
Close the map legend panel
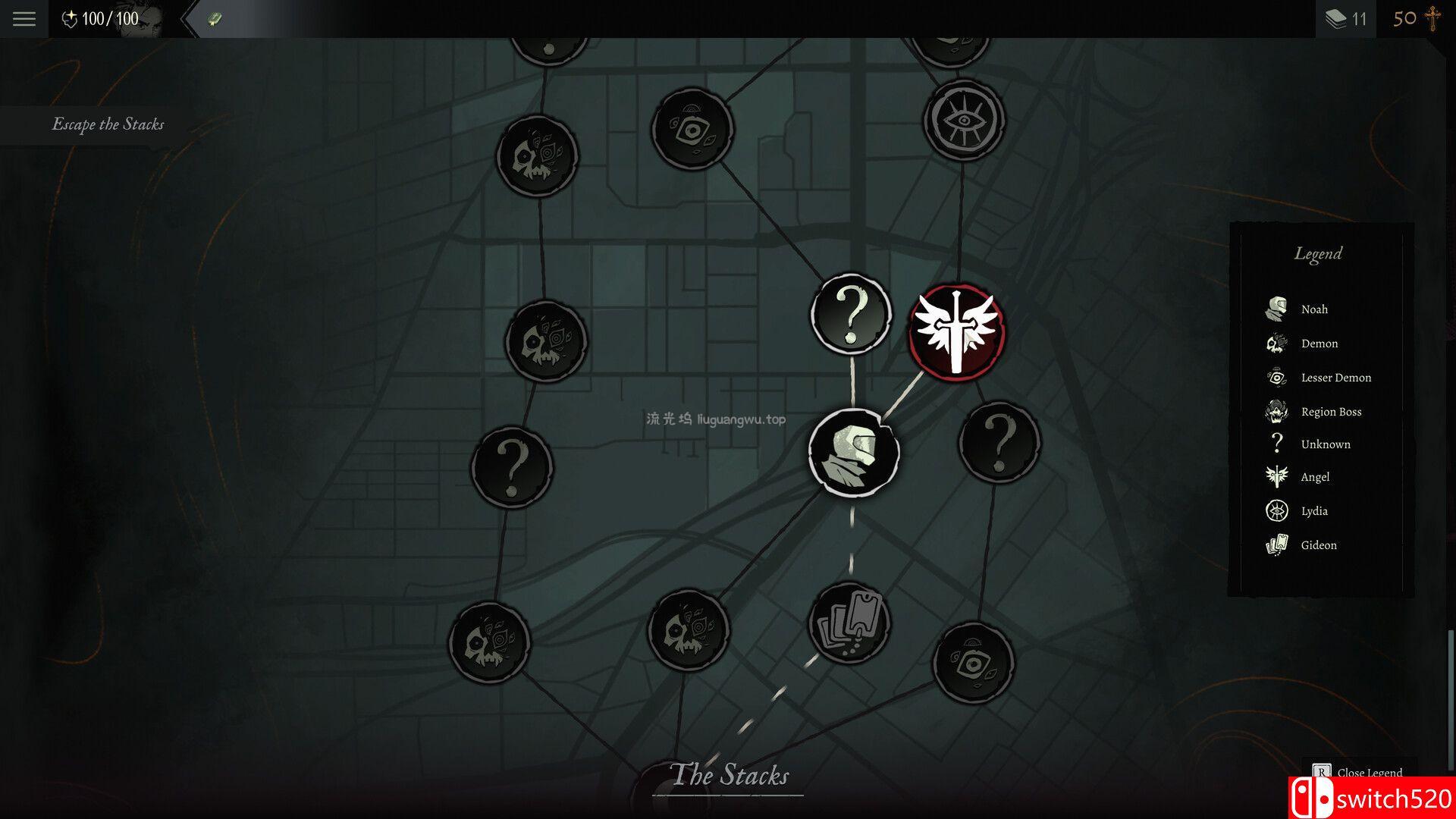point(1360,772)
